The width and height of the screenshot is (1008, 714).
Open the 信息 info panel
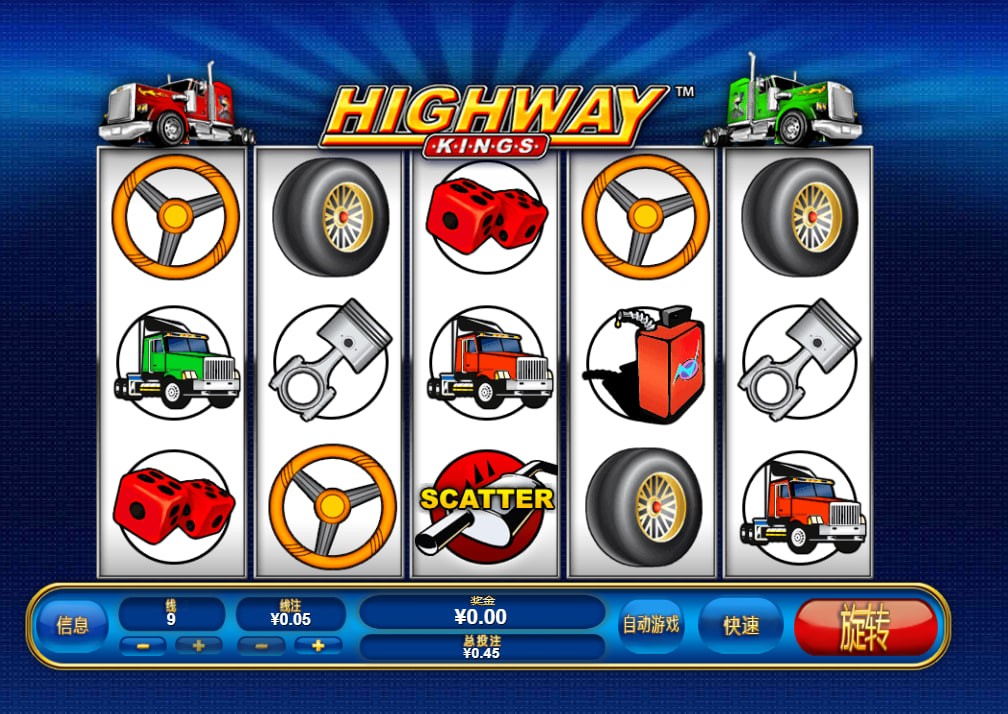click(72, 626)
